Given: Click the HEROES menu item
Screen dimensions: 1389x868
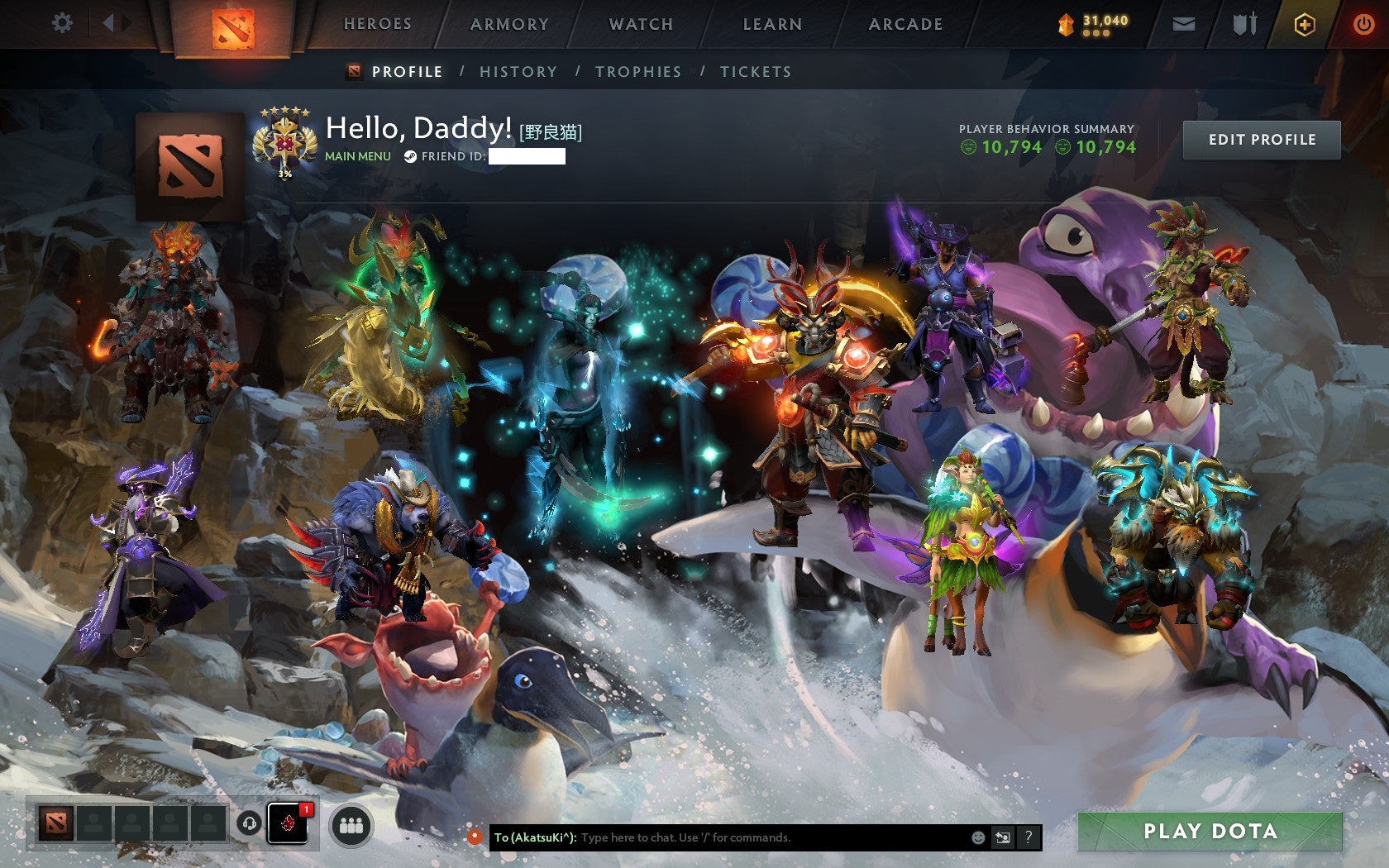Looking at the screenshot, I should click(378, 24).
